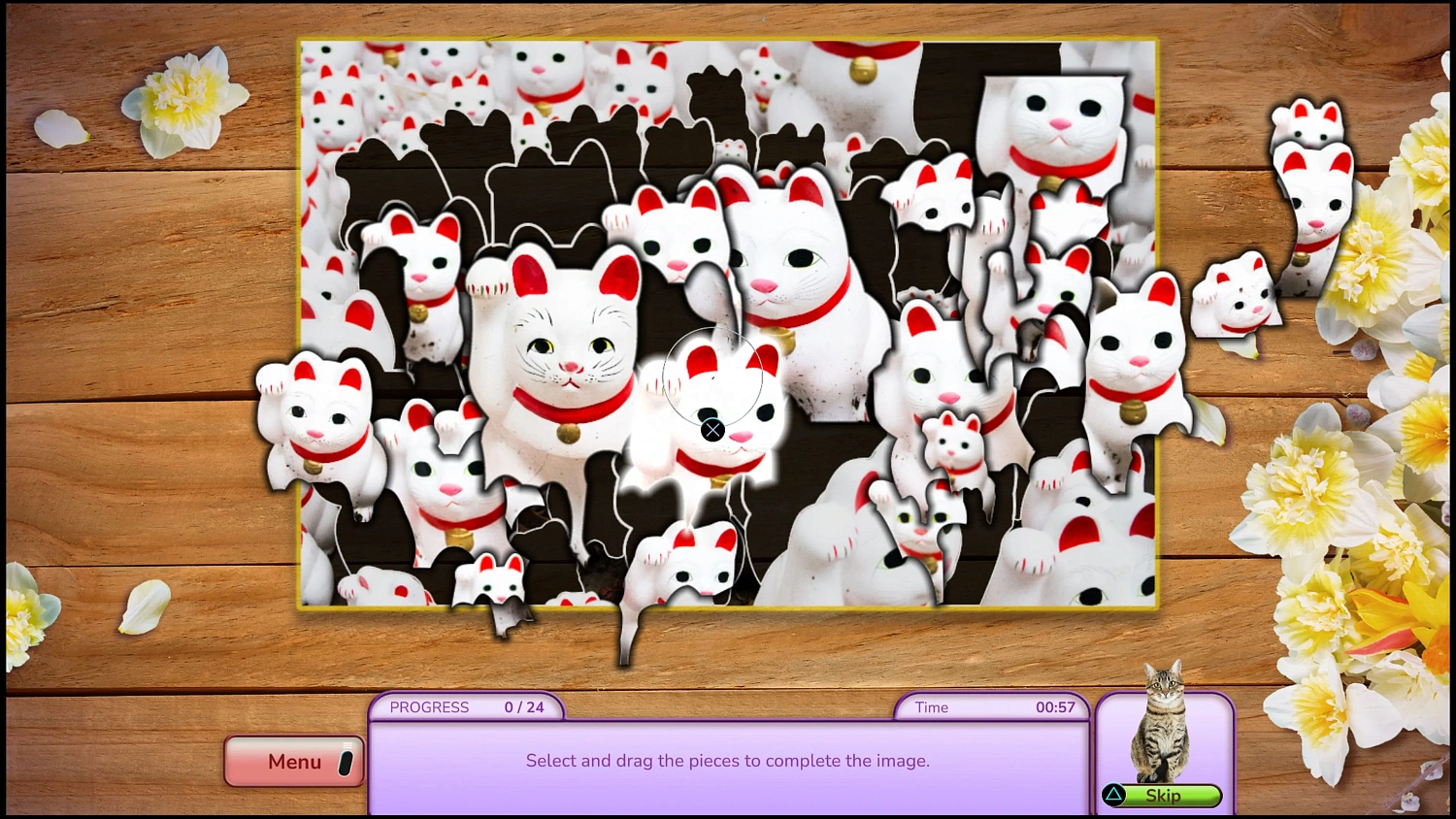
Task: Click the PROGRESS 0/24 counter tab
Action: click(466, 707)
